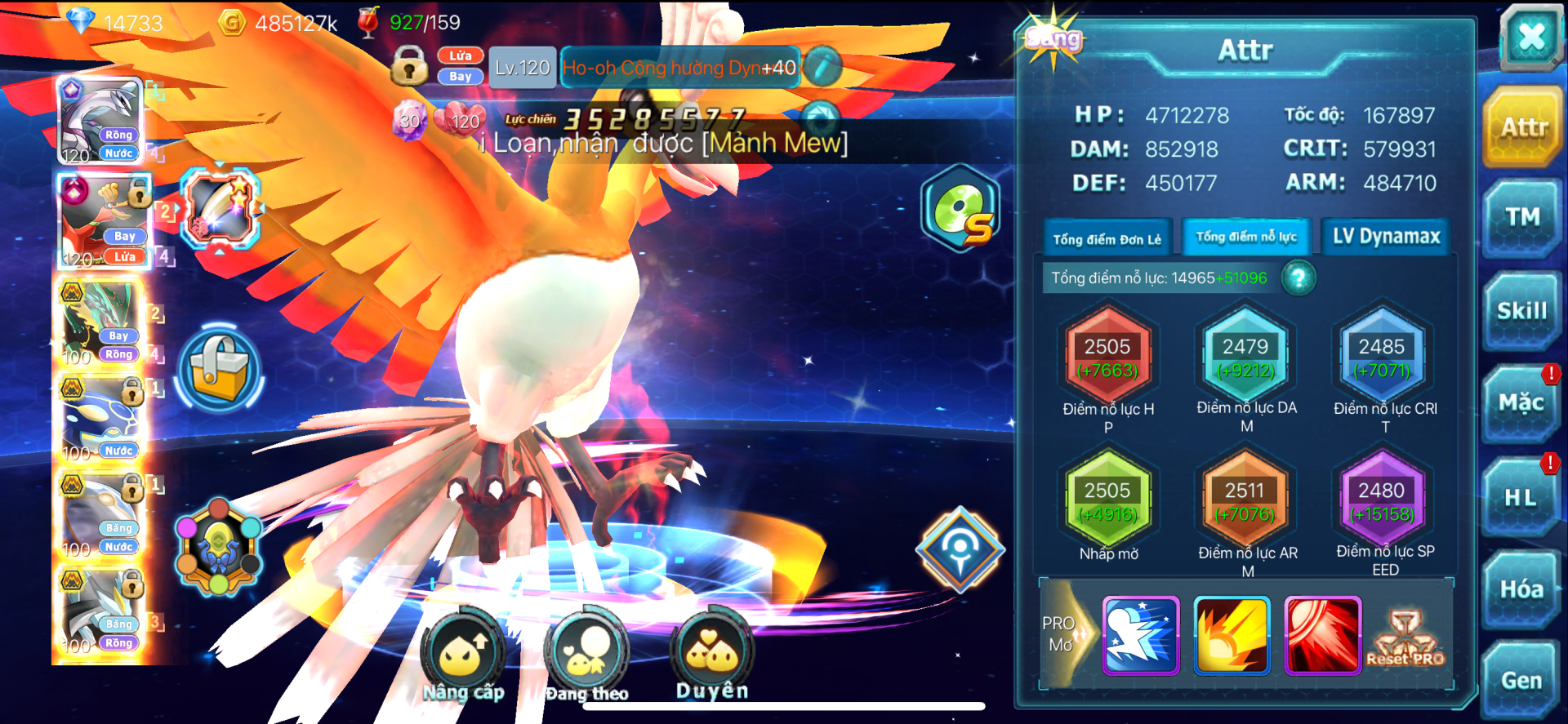
Task: Open the Hóa side tab
Action: pyautogui.click(x=1521, y=589)
